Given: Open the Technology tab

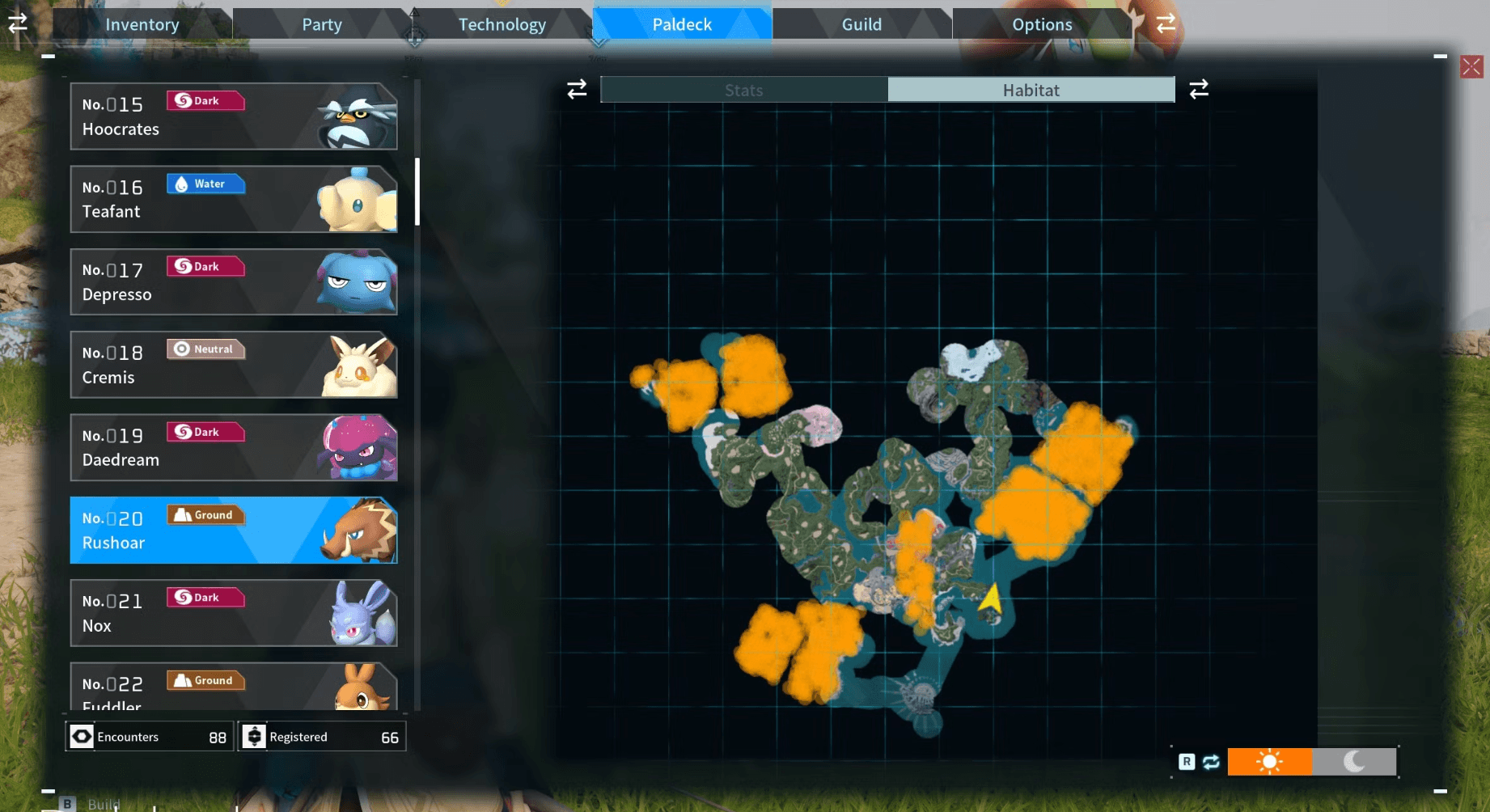Looking at the screenshot, I should pyautogui.click(x=502, y=24).
